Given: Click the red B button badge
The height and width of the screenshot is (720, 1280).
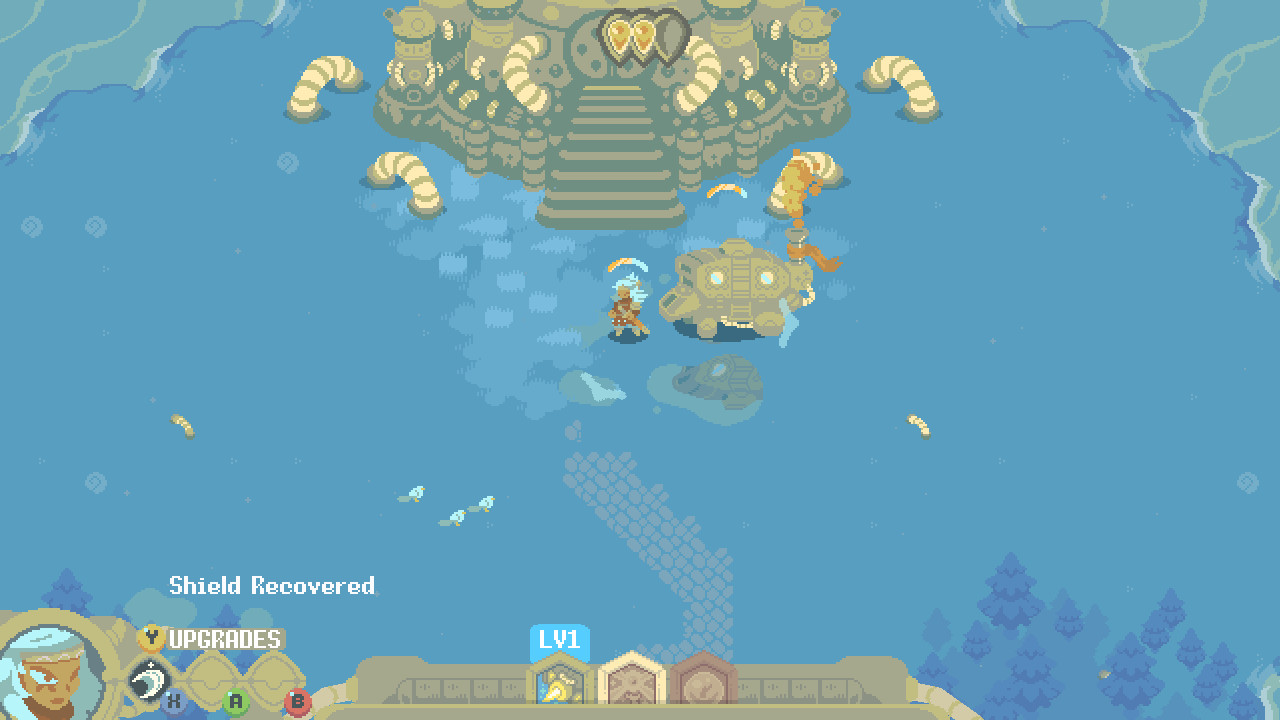Looking at the screenshot, I should point(298,702).
